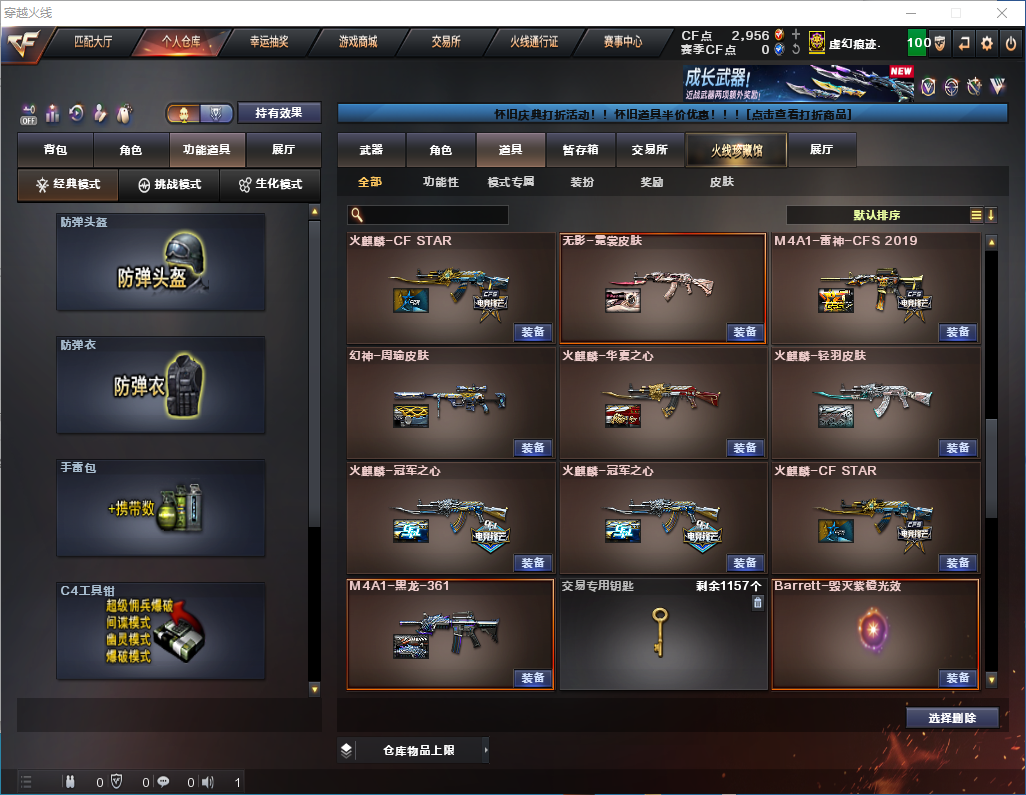Show the 持有效果 owned effects
Viewport: 1026px width, 795px height.
[x=279, y=113]
